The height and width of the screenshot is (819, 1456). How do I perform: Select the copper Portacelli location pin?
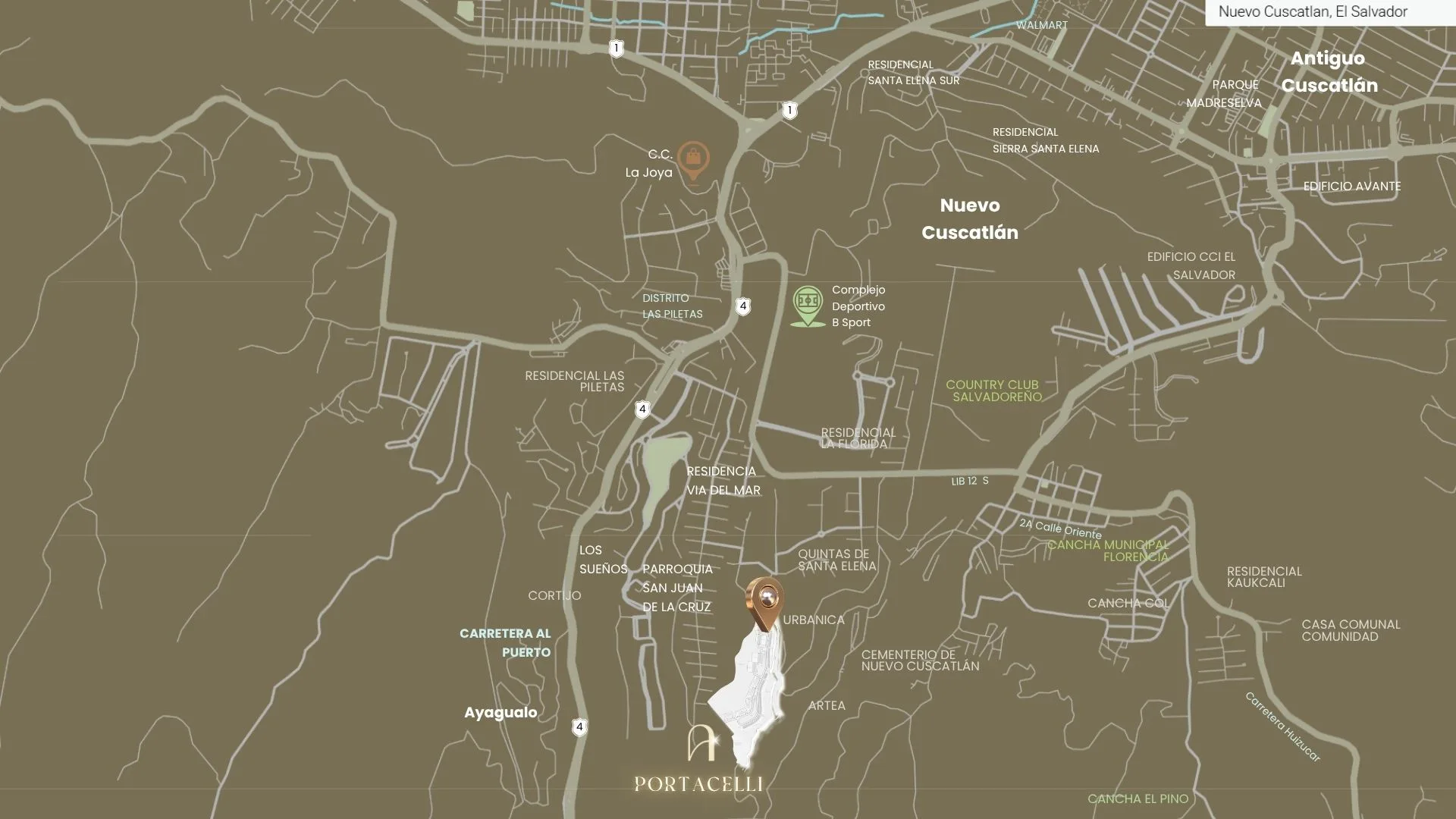(766, 601)
